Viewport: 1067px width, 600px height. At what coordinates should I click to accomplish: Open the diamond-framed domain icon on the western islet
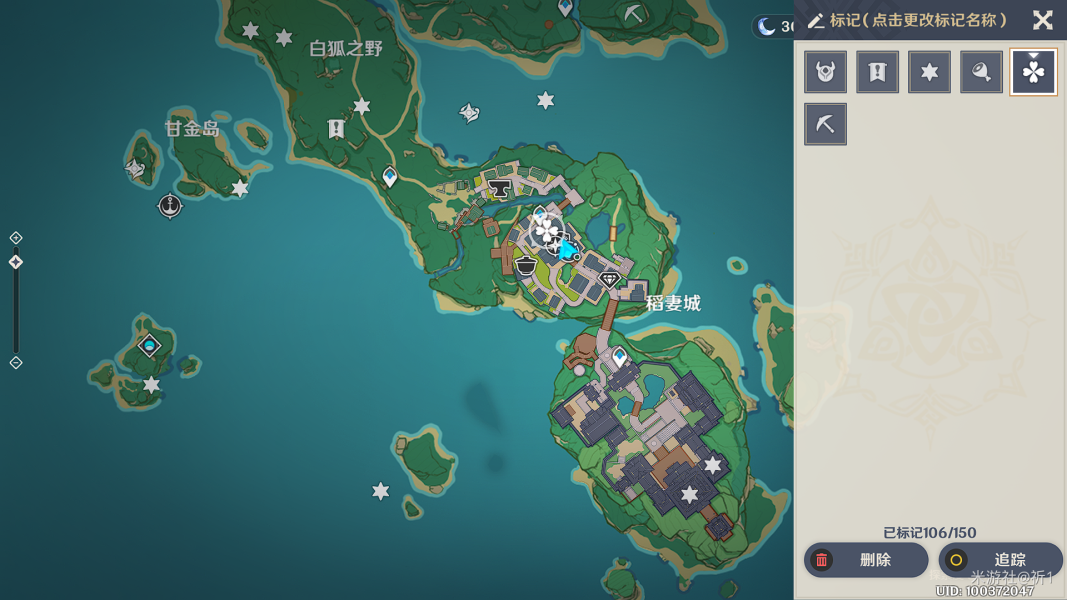point(149,346)
